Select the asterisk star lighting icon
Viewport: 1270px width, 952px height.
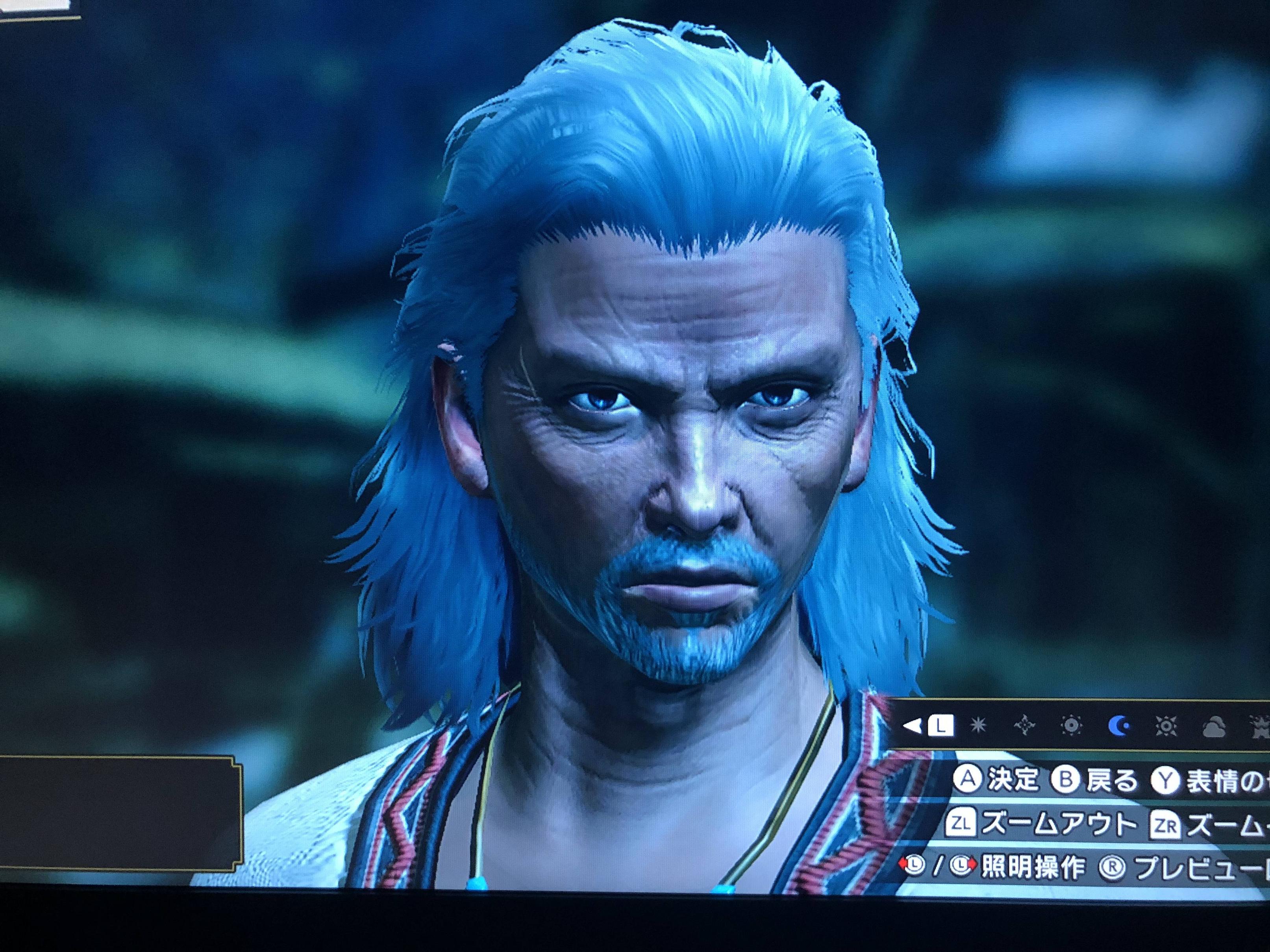click(x=976, y=727)
